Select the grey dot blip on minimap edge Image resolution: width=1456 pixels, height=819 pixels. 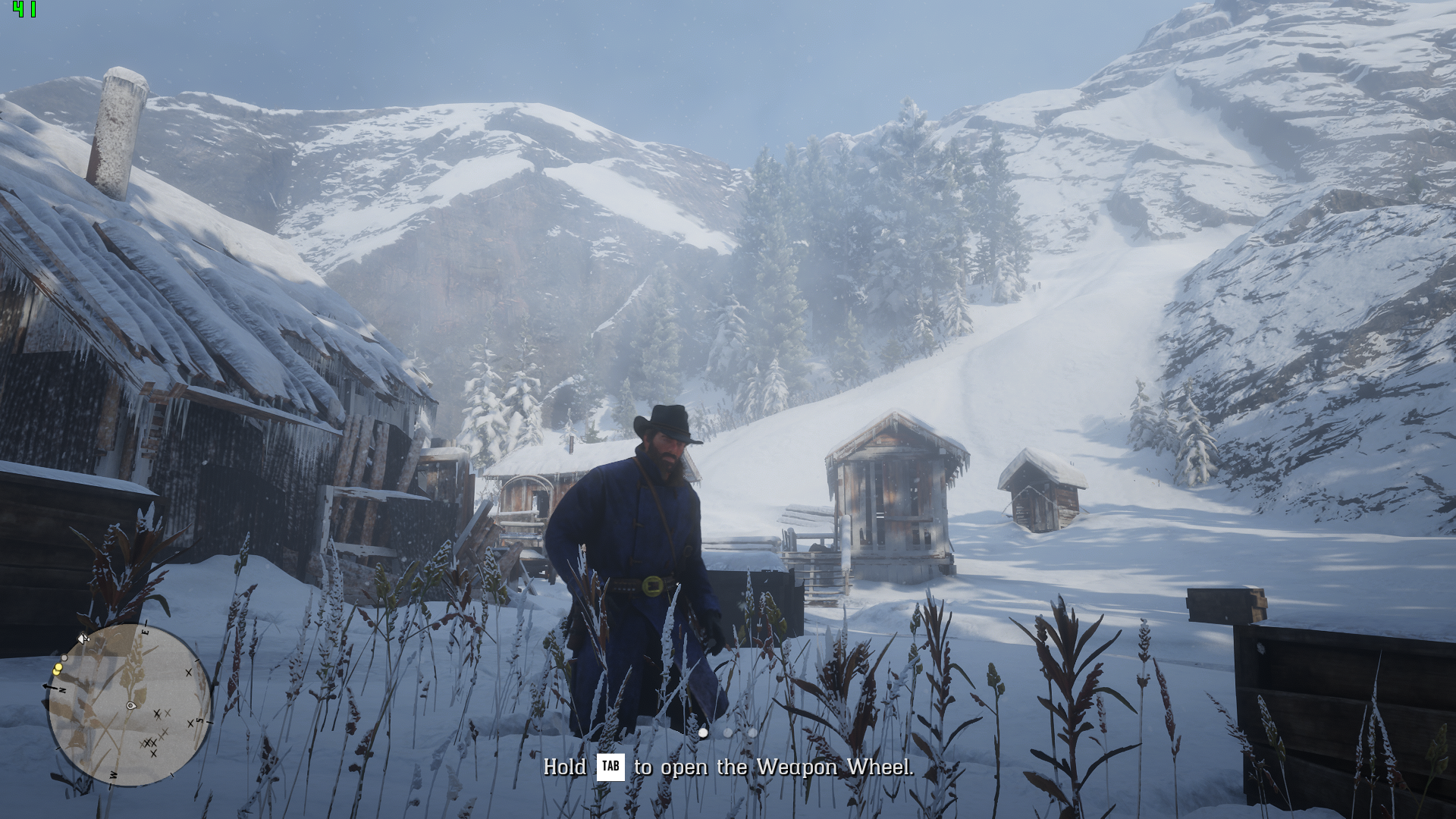(64, 657)
